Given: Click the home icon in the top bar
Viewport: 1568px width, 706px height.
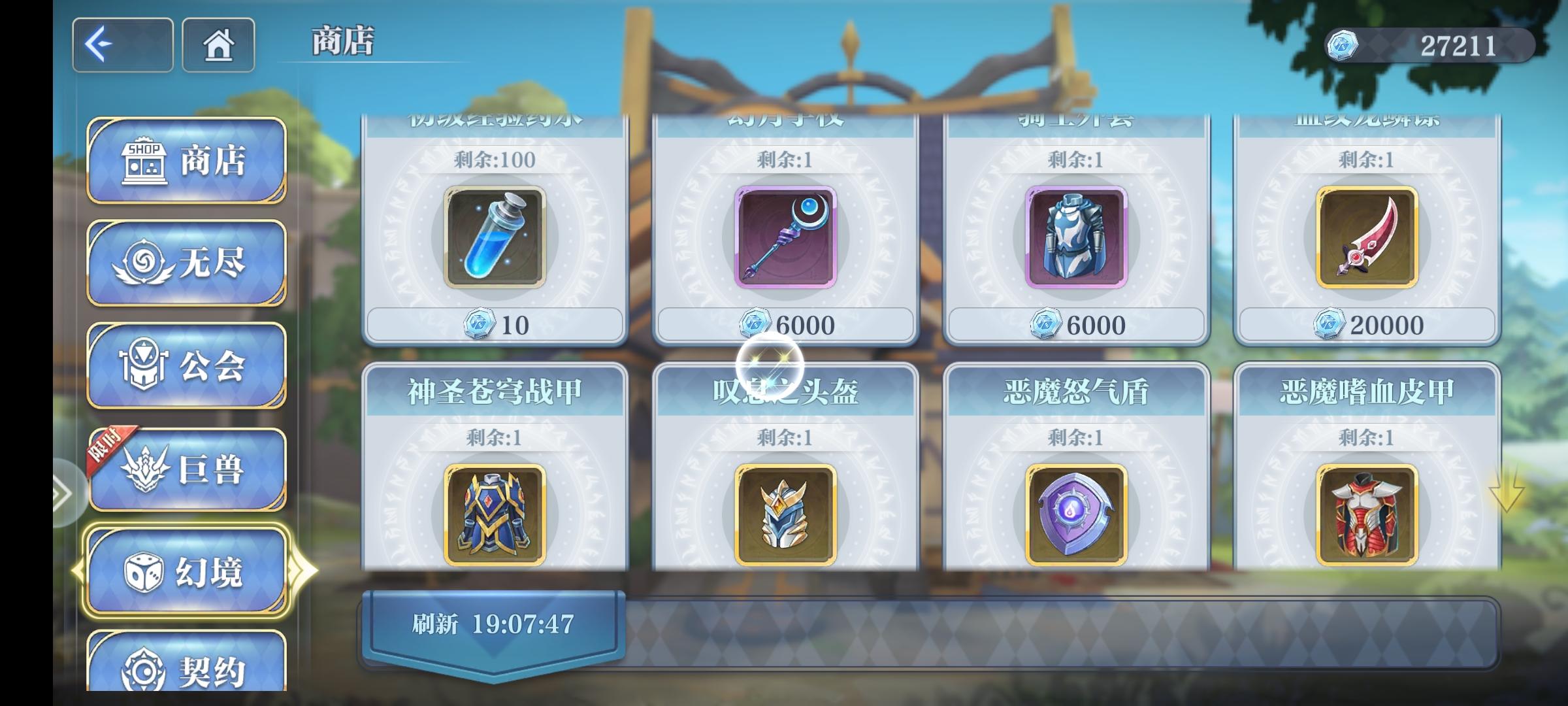Looking at the screenshot, I should (219, 42).
